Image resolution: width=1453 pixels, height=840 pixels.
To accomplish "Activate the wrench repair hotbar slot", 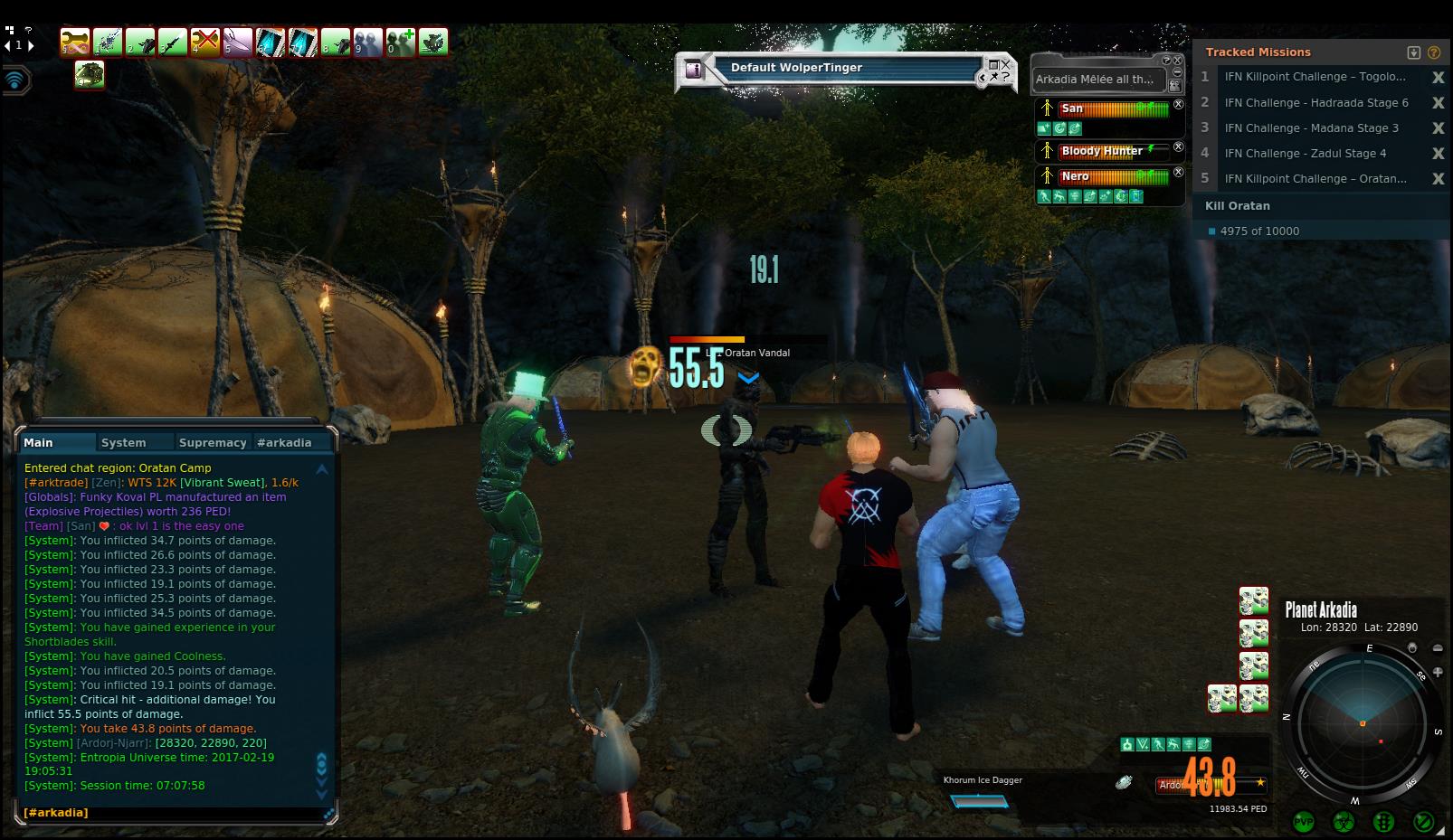I will pos(75,42).
